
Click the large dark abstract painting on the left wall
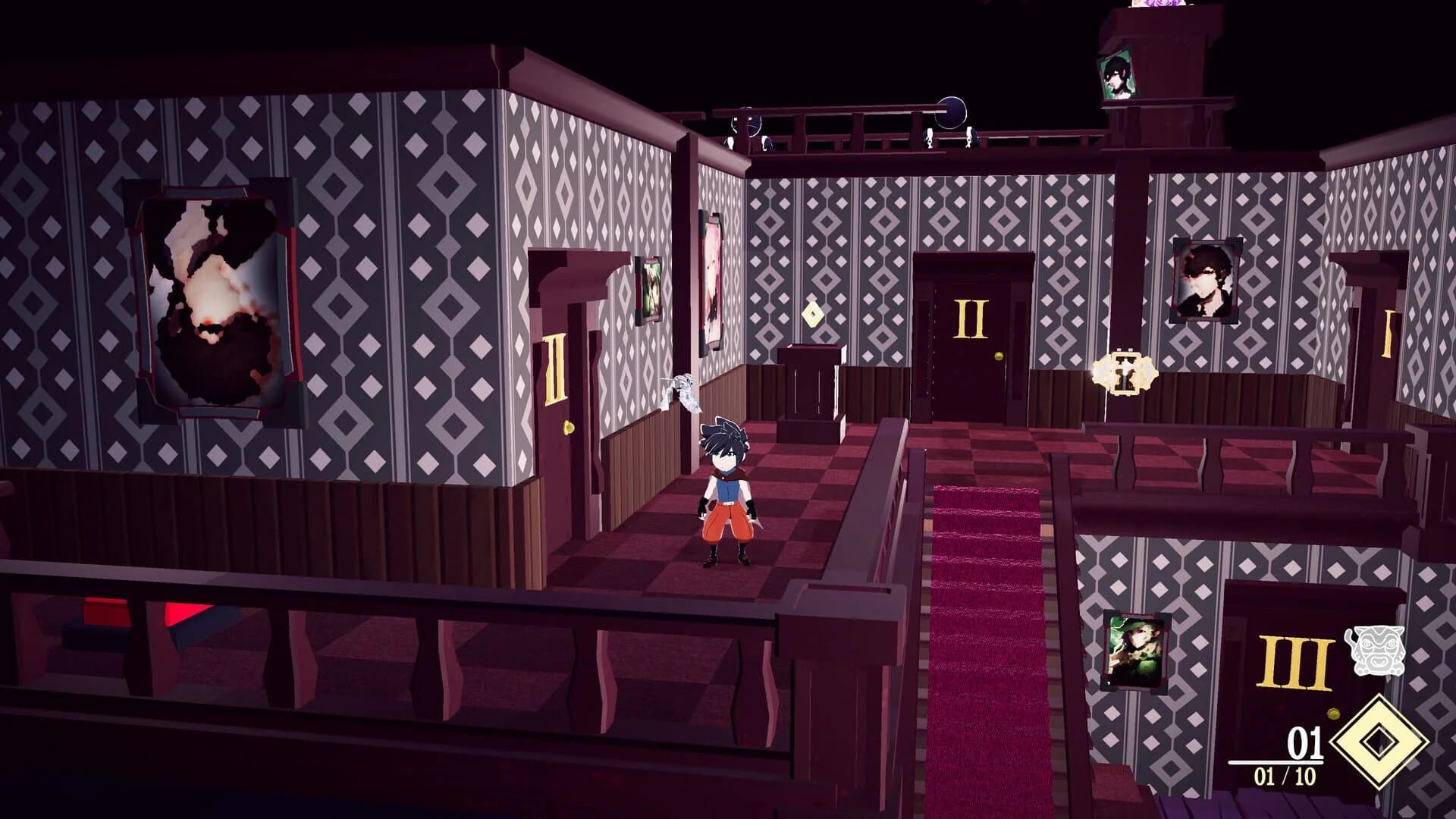pos(212,296)
